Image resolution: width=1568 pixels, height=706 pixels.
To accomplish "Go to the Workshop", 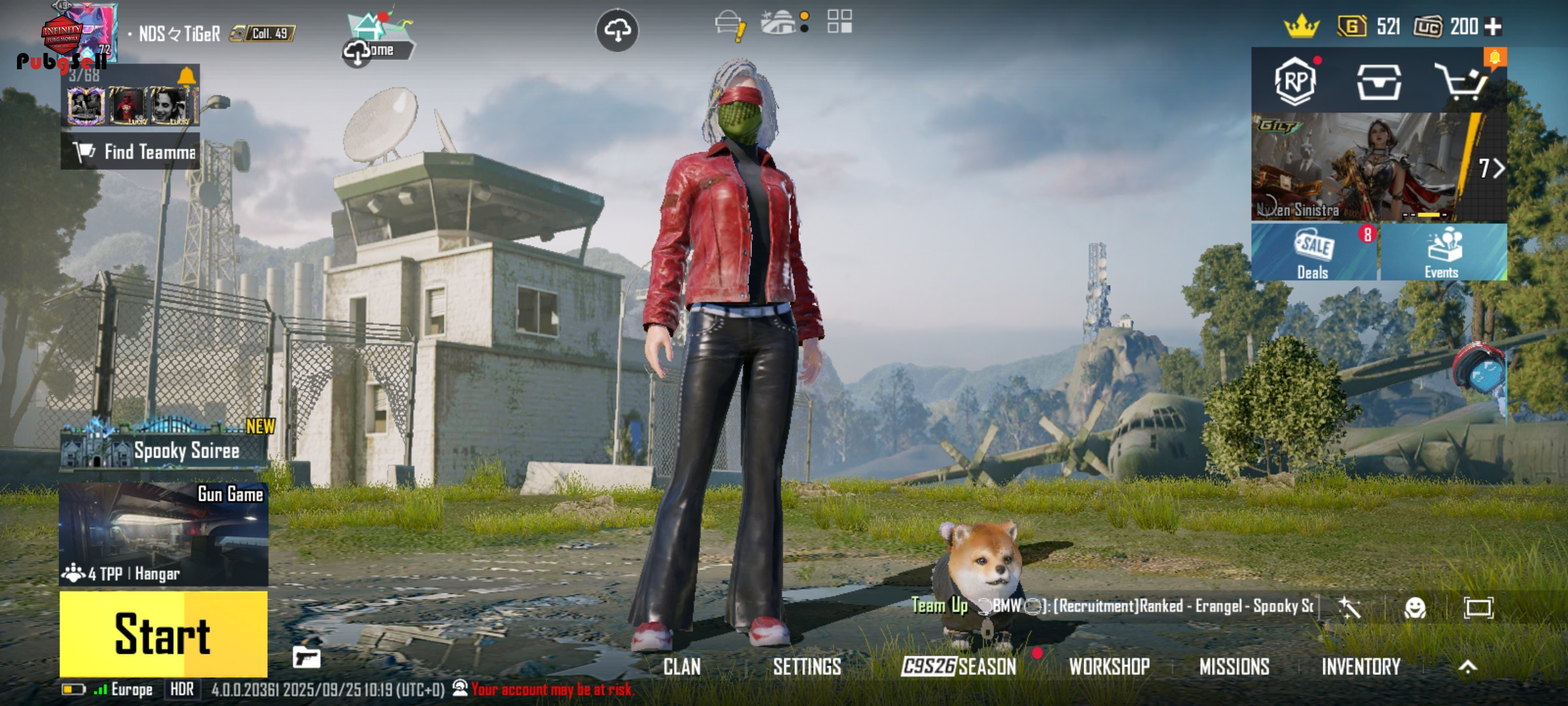I will [x=1109, y=667].
